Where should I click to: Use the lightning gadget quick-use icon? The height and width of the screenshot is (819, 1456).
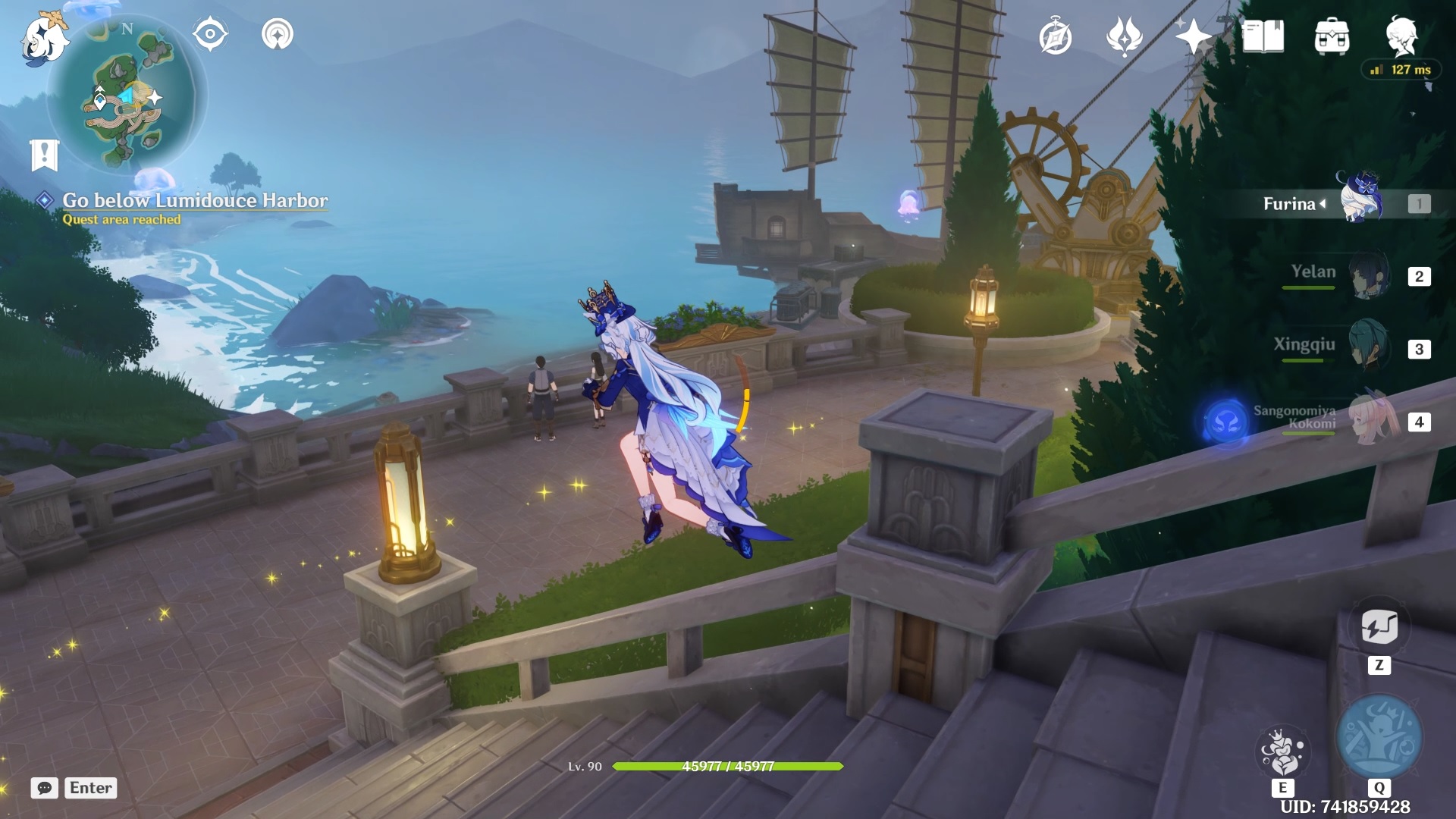[x=1379, y=627]
